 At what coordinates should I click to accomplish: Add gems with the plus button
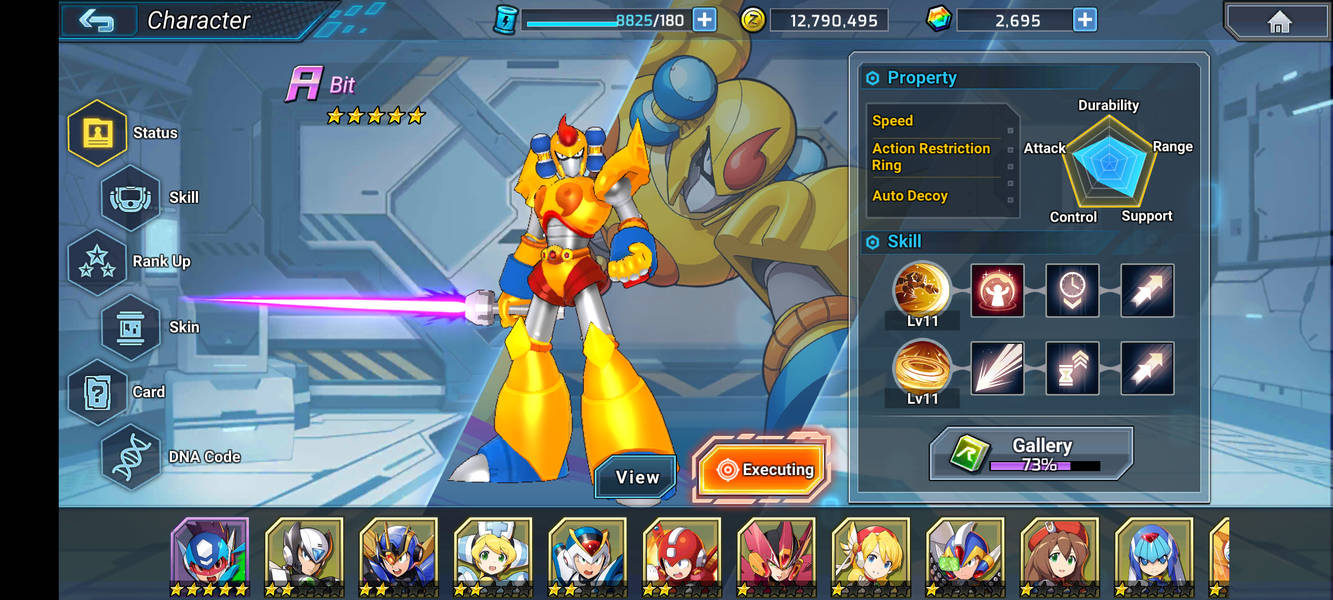pos(1084,19)
